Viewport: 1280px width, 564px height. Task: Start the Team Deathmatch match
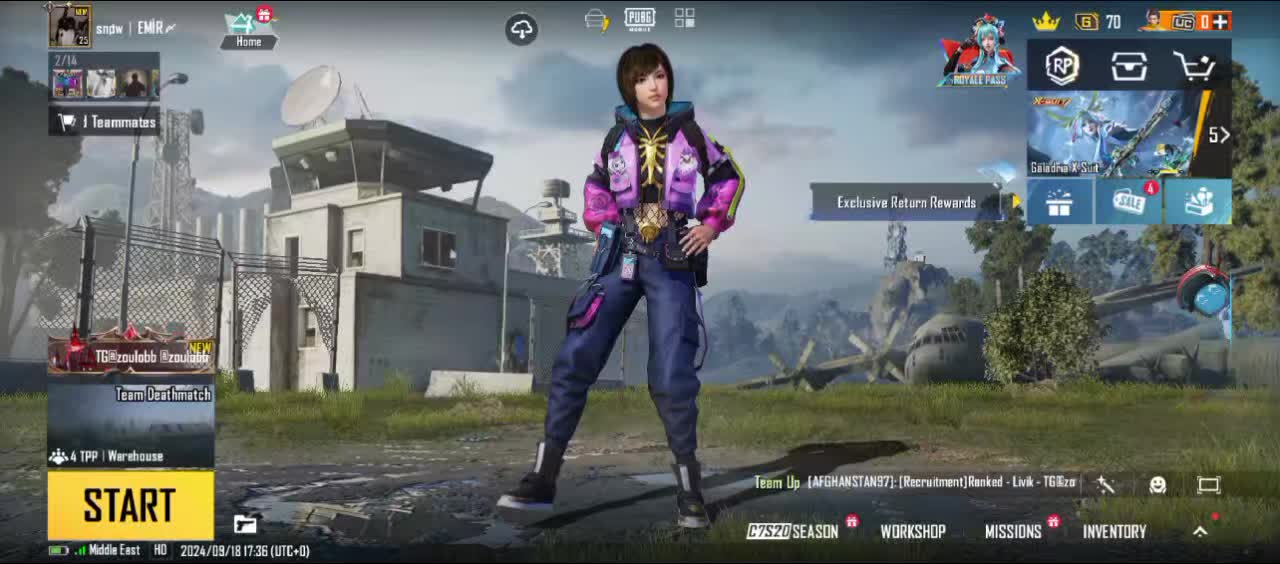pyautogui.click(x=130, y=505)
